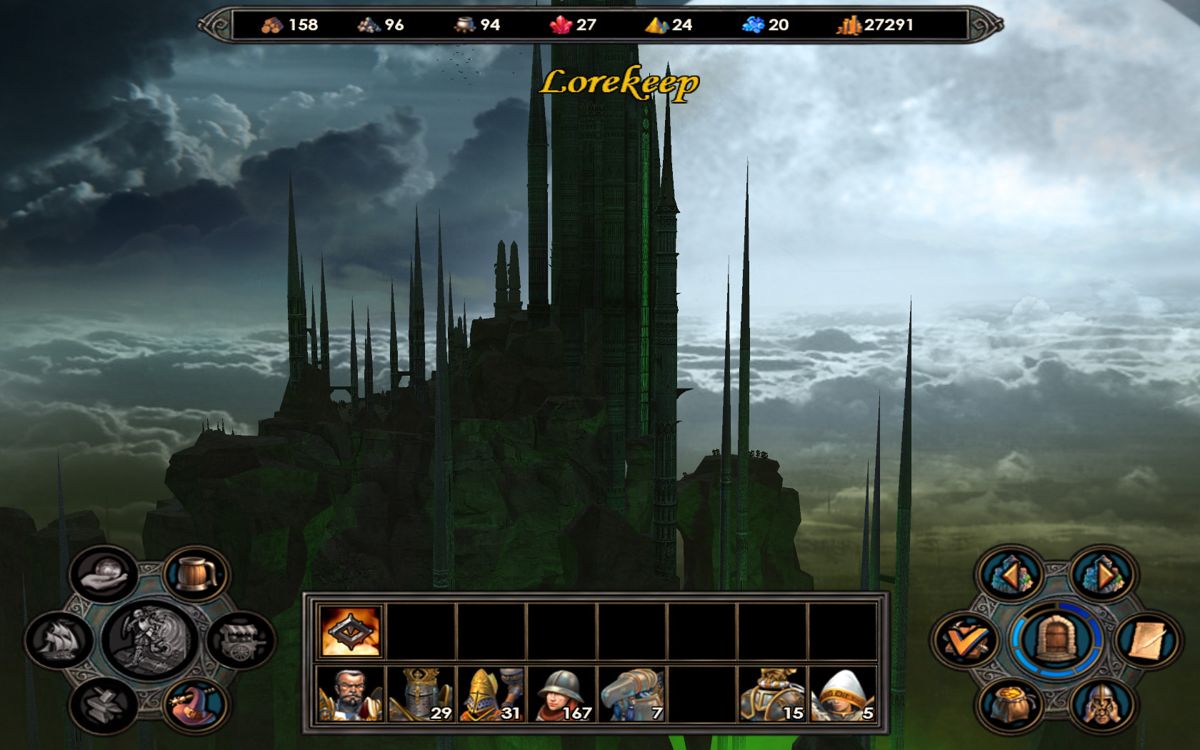Click the hand holding orb icon

[104, 573]
